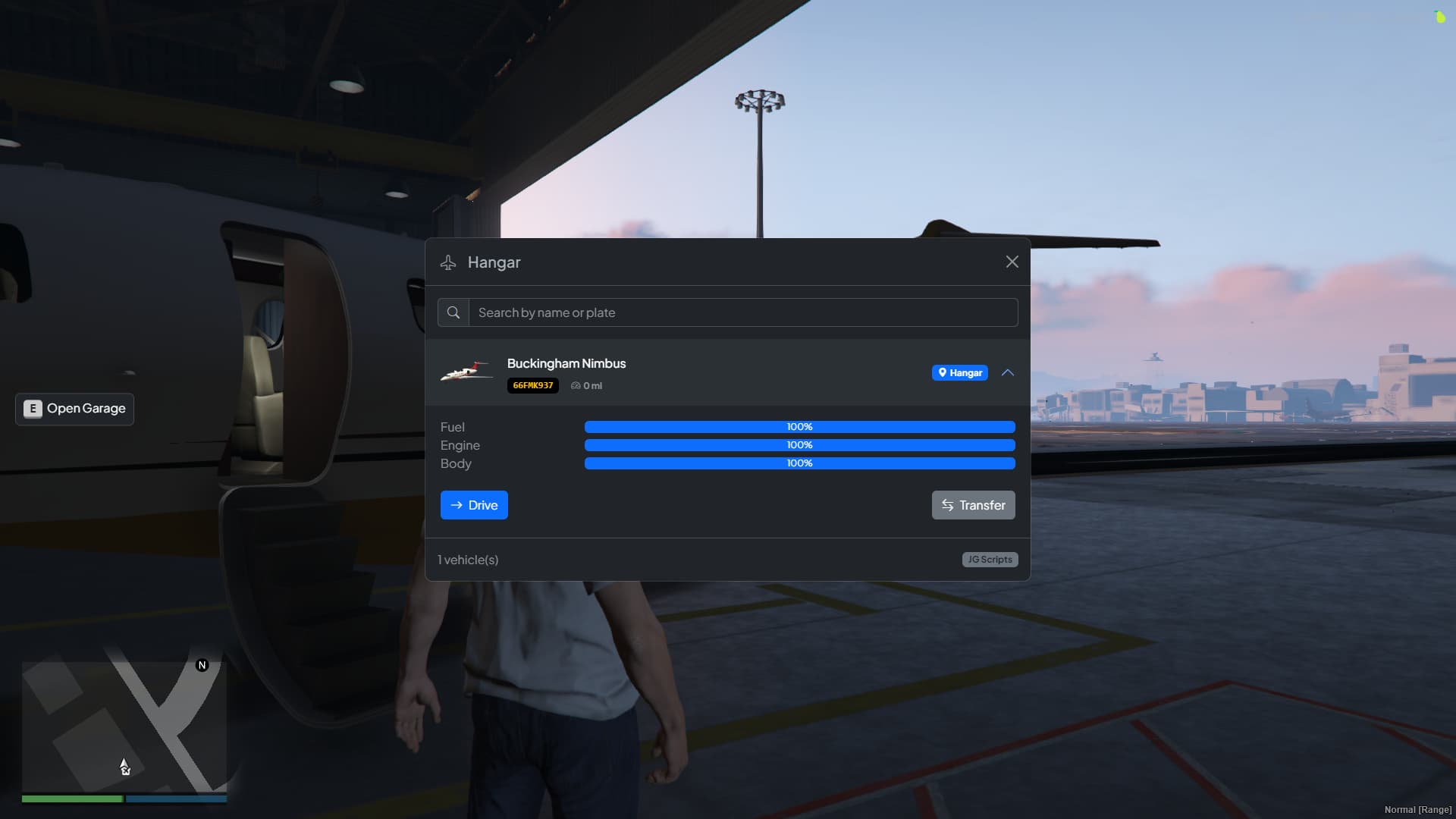Click the 66FMK937 license plate badge

(532, 385)
